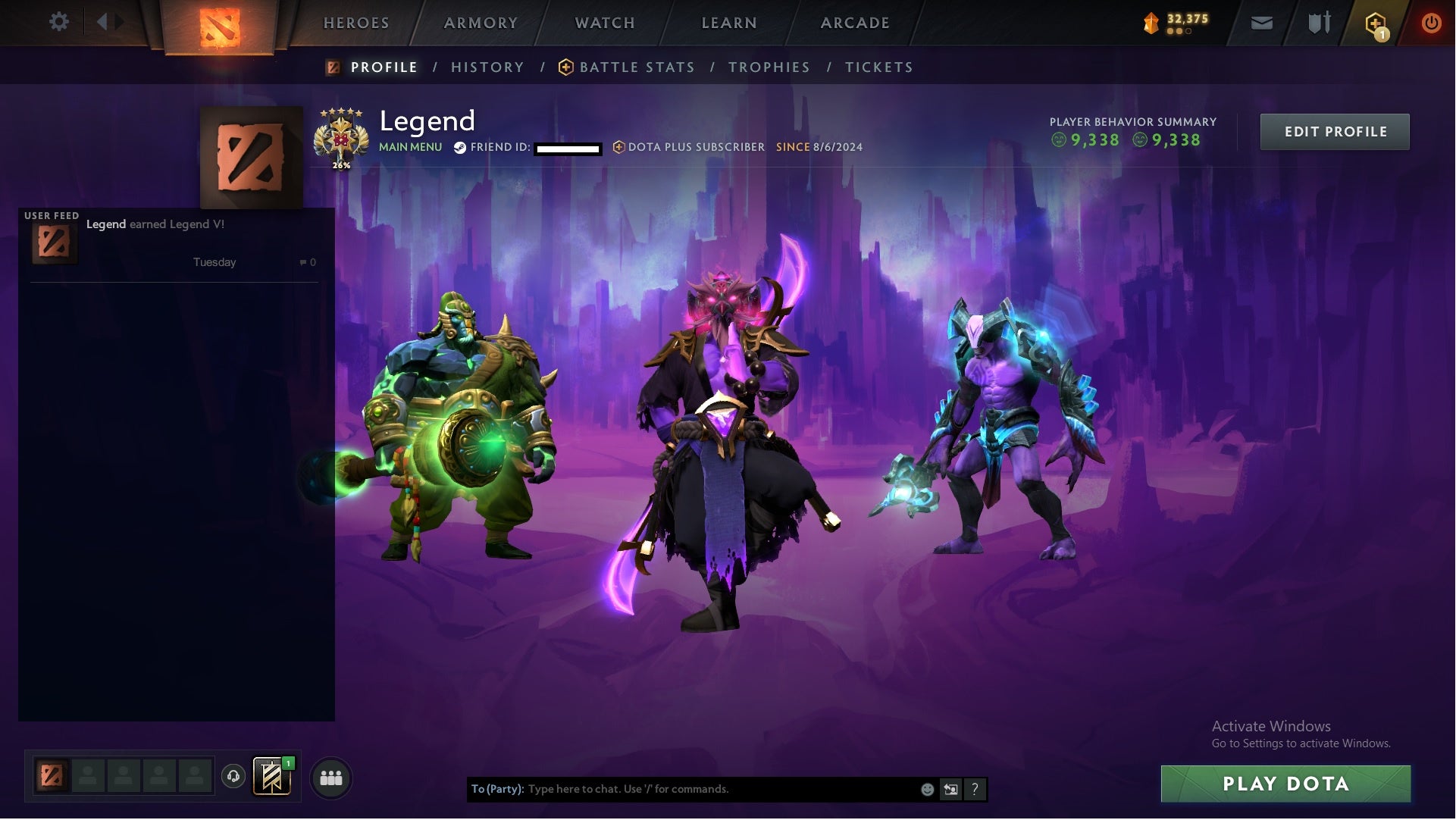Open the armory shield and sword icon

click(x=1319, y=22)
